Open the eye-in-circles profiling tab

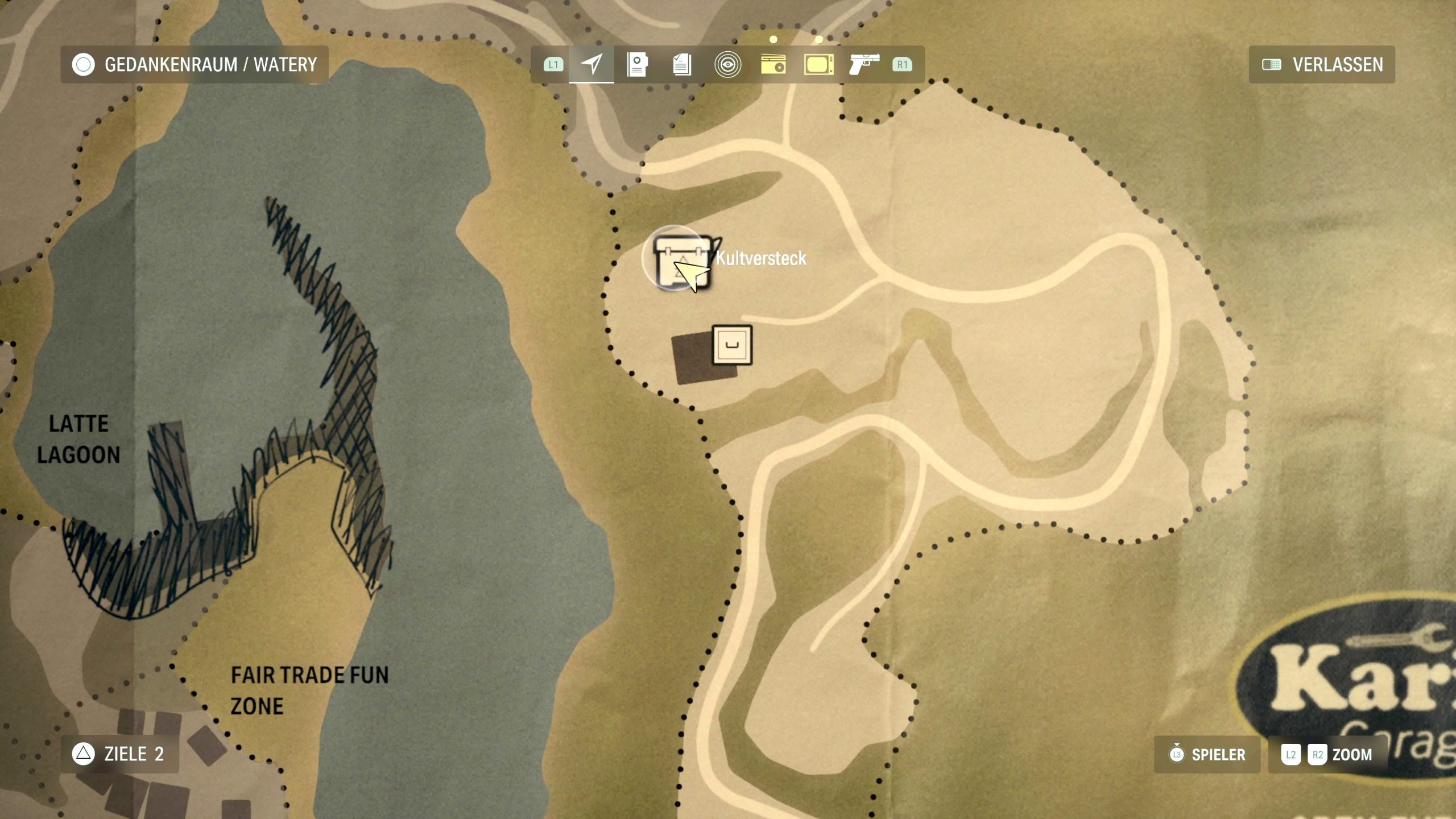tap(727, 64)
